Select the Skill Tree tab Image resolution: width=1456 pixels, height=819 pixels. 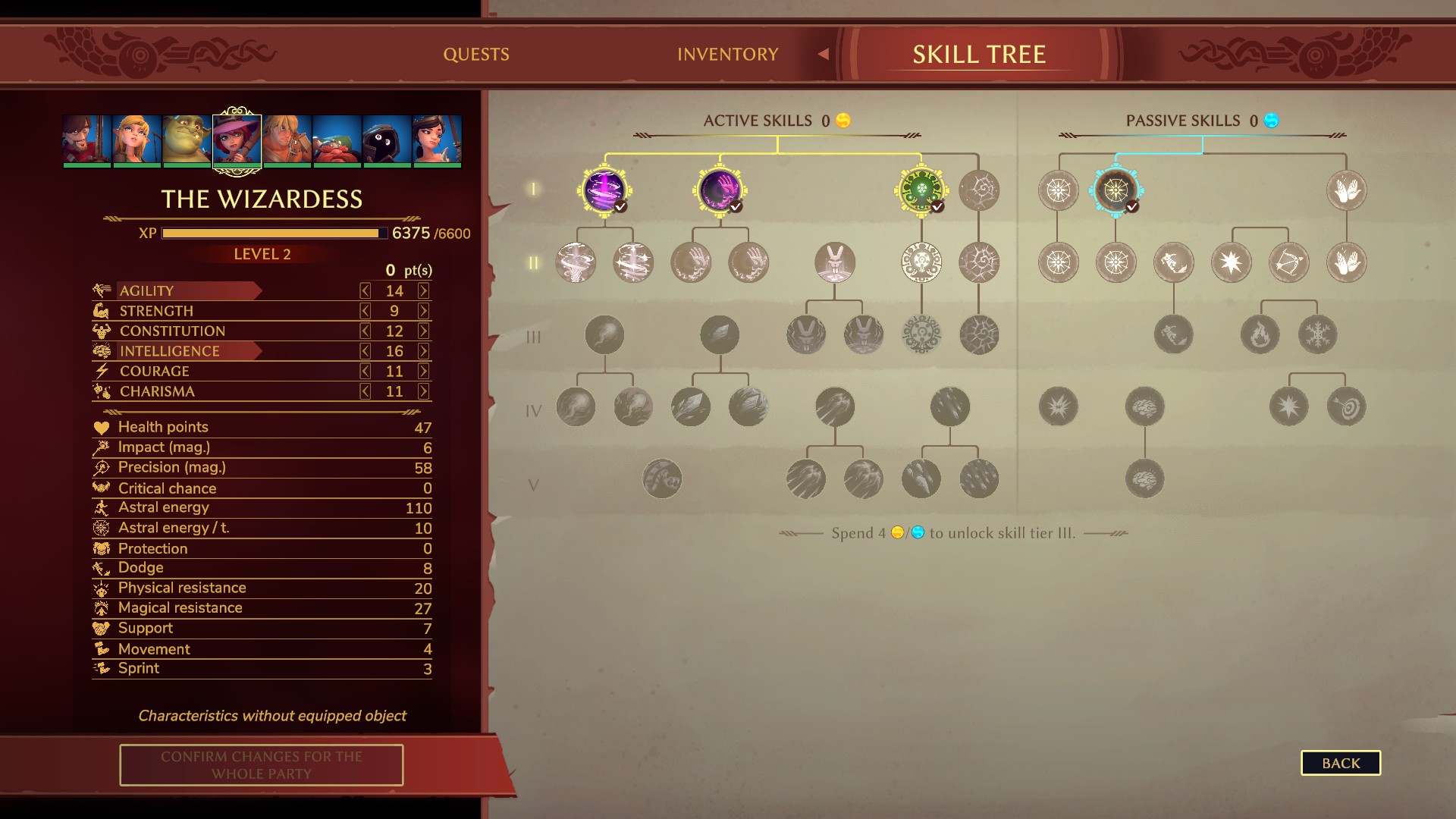978,55
